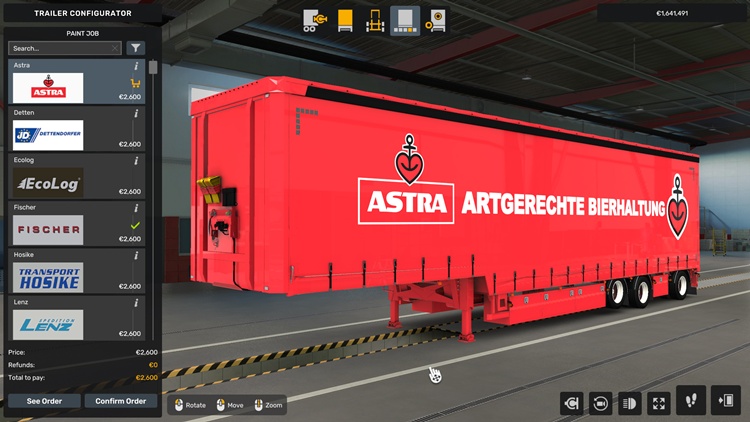This screenshot has width=750, height=422.
Task: Choose the Hosike transport paint job
Action: (x=48, y=278)
